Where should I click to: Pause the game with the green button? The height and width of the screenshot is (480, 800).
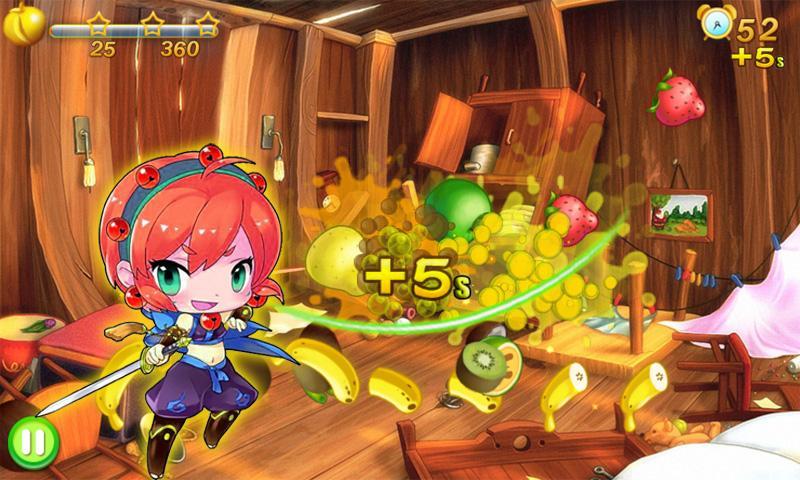pos(33,443)
